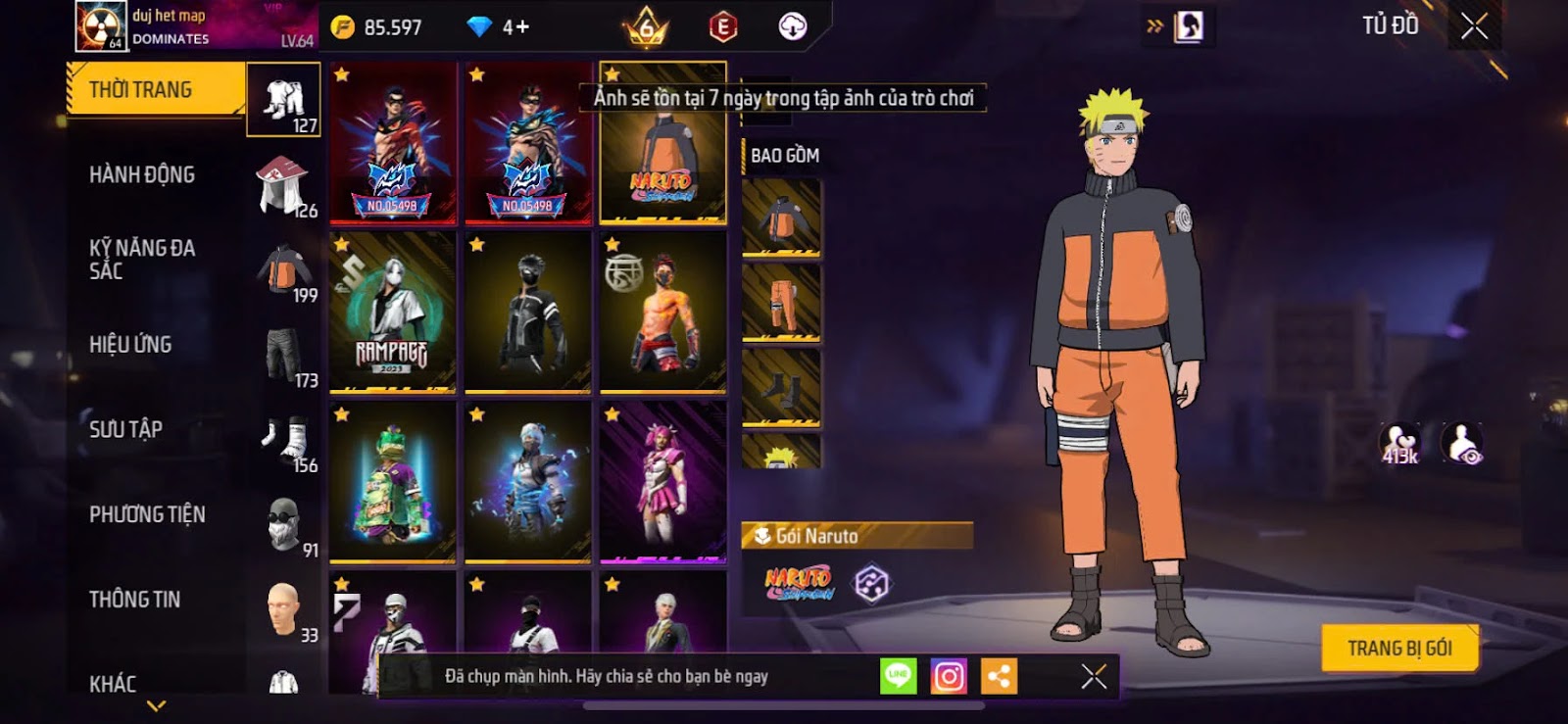Share the screenshot via LINE
The width and height of the screenshot is (1568, 724).
898,676
